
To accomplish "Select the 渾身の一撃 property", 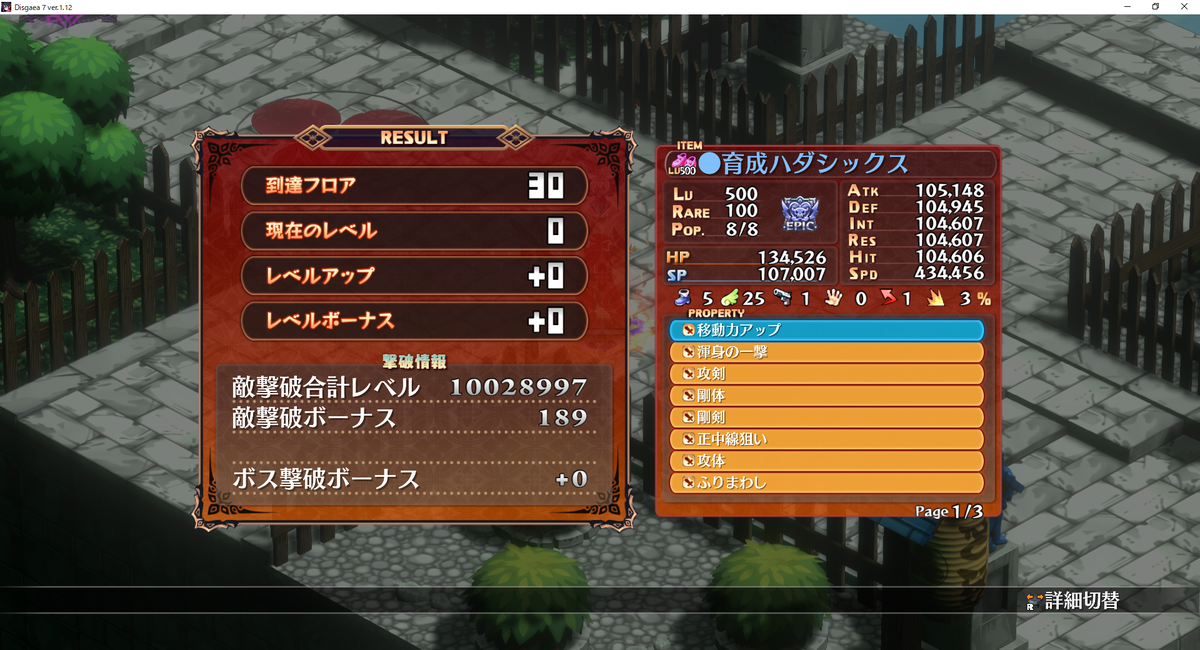I will pyautogui.click(x=826, y=352).
